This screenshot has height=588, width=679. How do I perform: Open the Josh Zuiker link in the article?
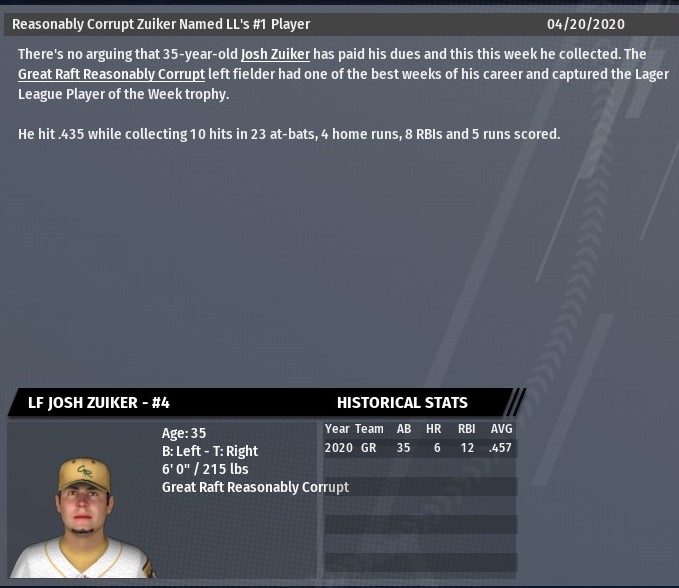point(275,54)
